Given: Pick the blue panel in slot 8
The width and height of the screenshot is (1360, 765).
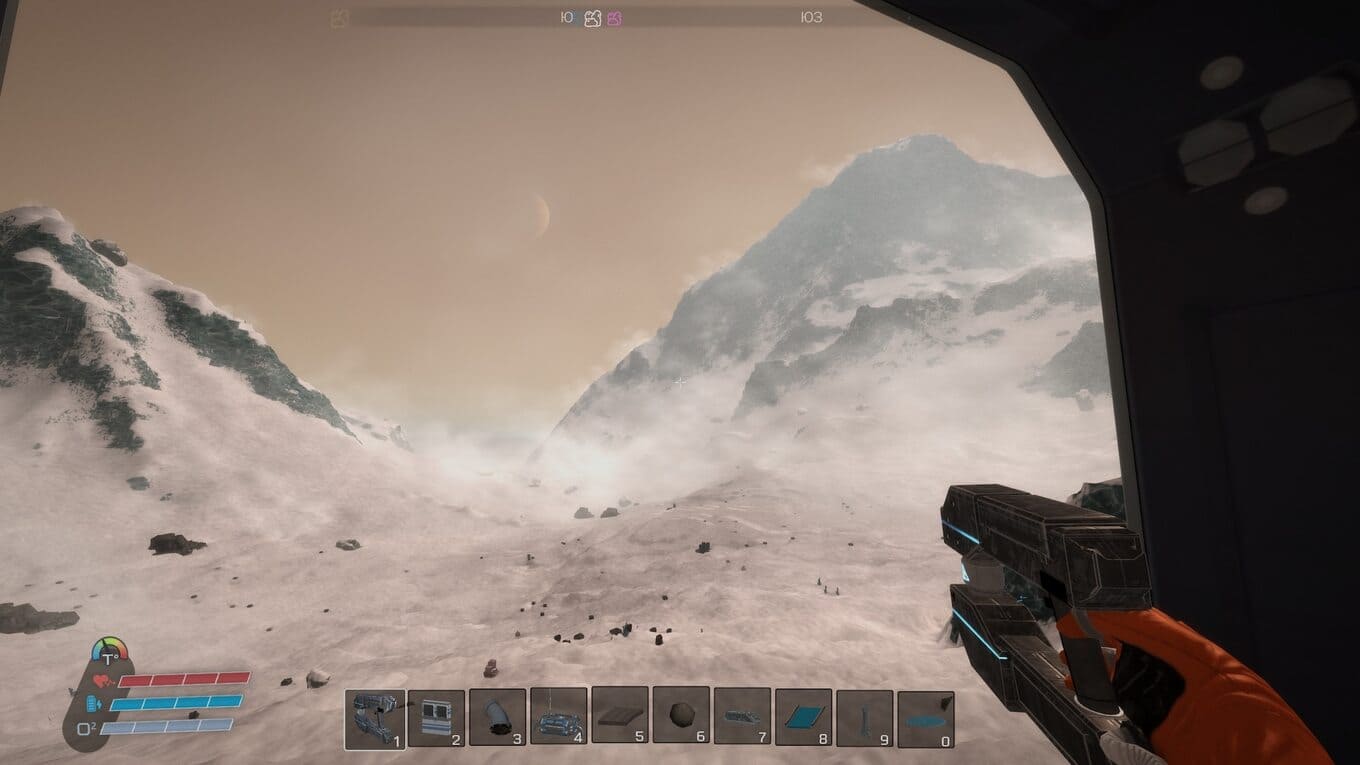Looking at the screenshot, I should pos(803,717).
